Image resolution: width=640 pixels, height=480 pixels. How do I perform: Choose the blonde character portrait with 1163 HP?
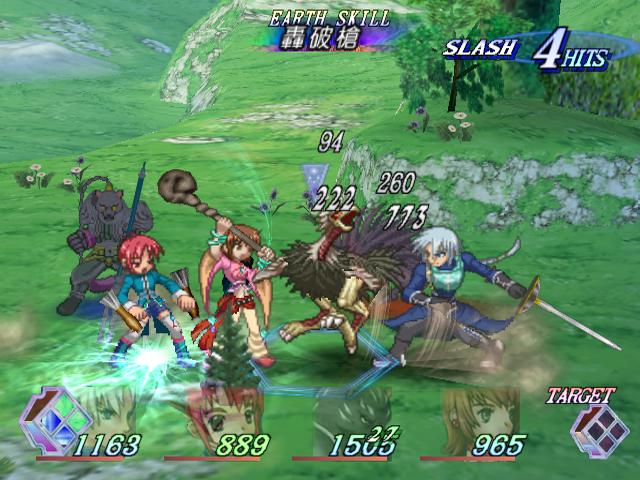(x=103, y=412)
